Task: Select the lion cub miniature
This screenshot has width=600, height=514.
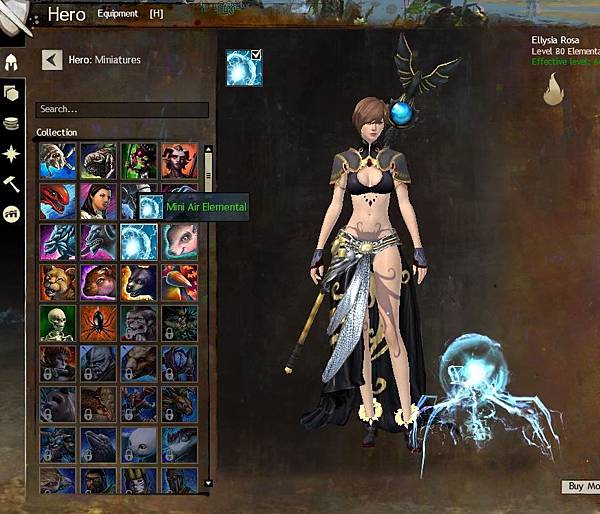Action: pyautogui.click(x=57, y=281)
